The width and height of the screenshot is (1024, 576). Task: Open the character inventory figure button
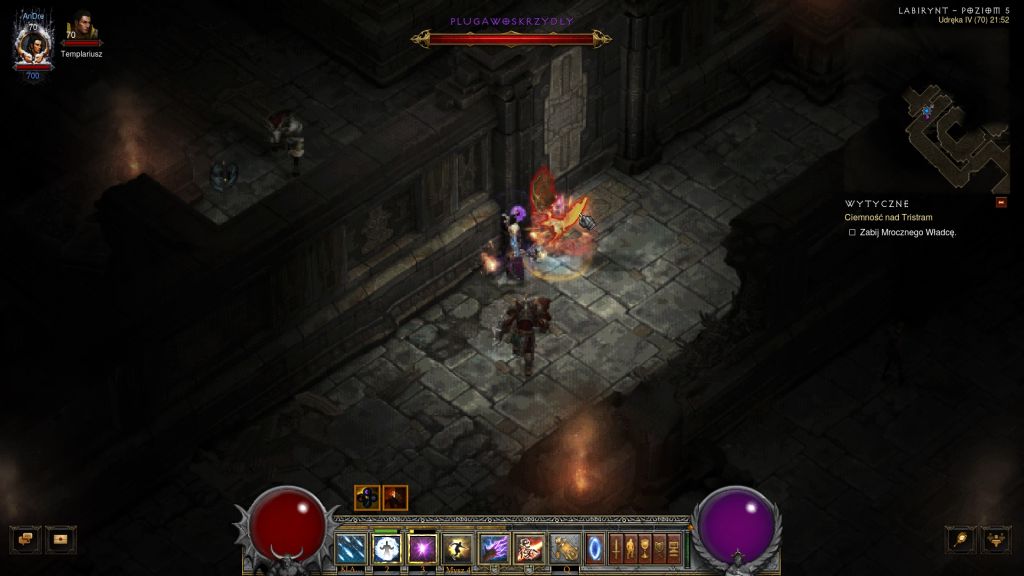pyautogui.click(x=630, y=548)
